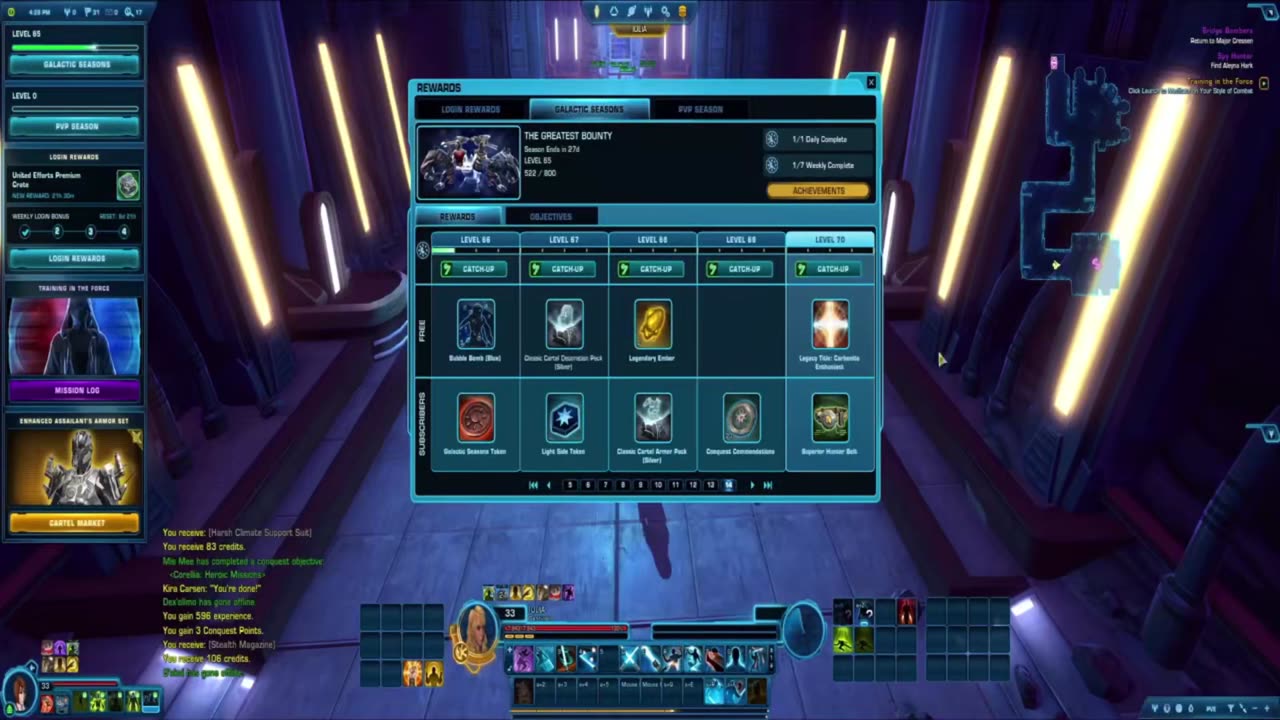Click Catch-Up under Level 66

(476, 269)
